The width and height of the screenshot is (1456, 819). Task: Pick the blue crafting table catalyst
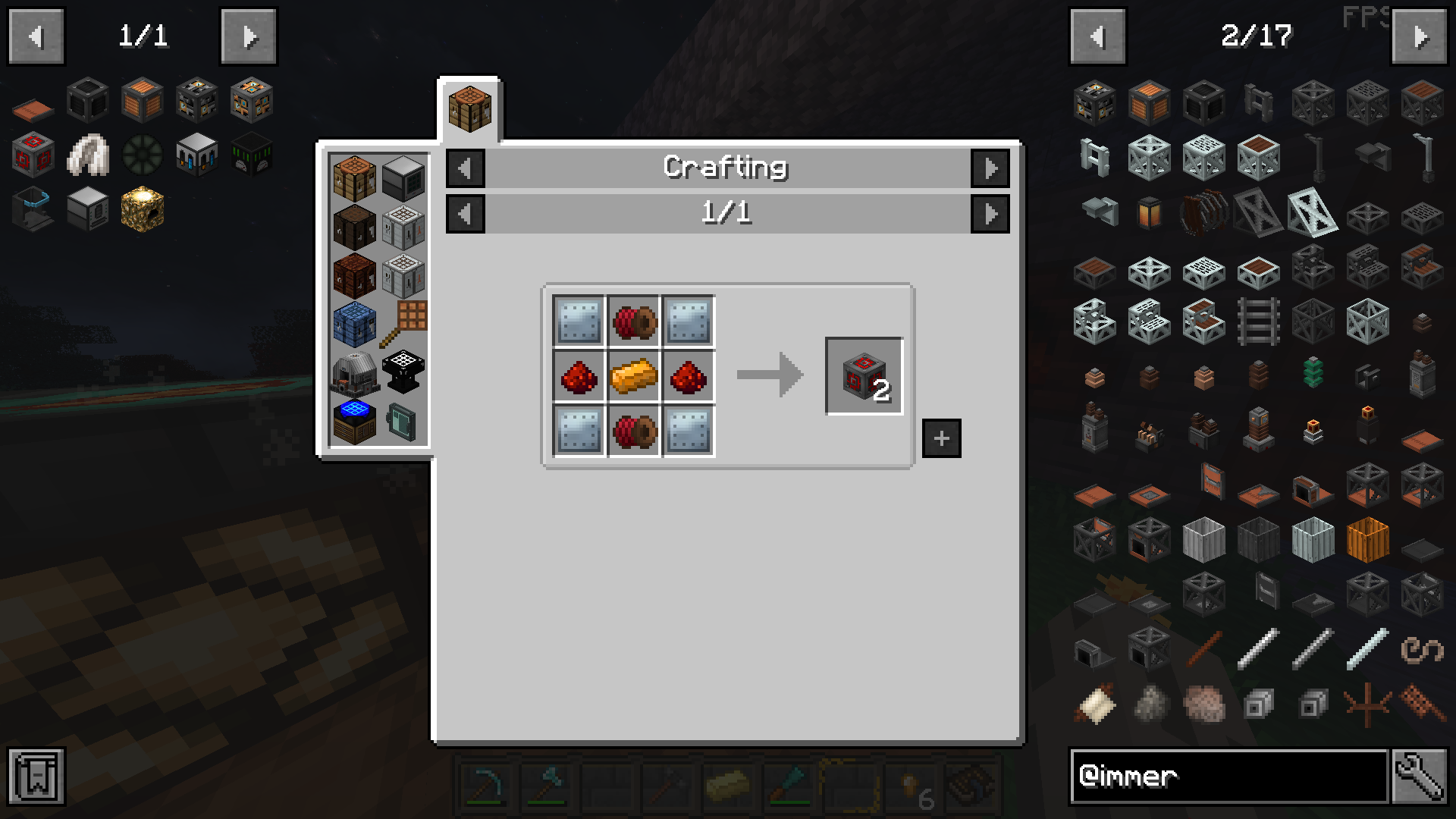click(354, 323)
